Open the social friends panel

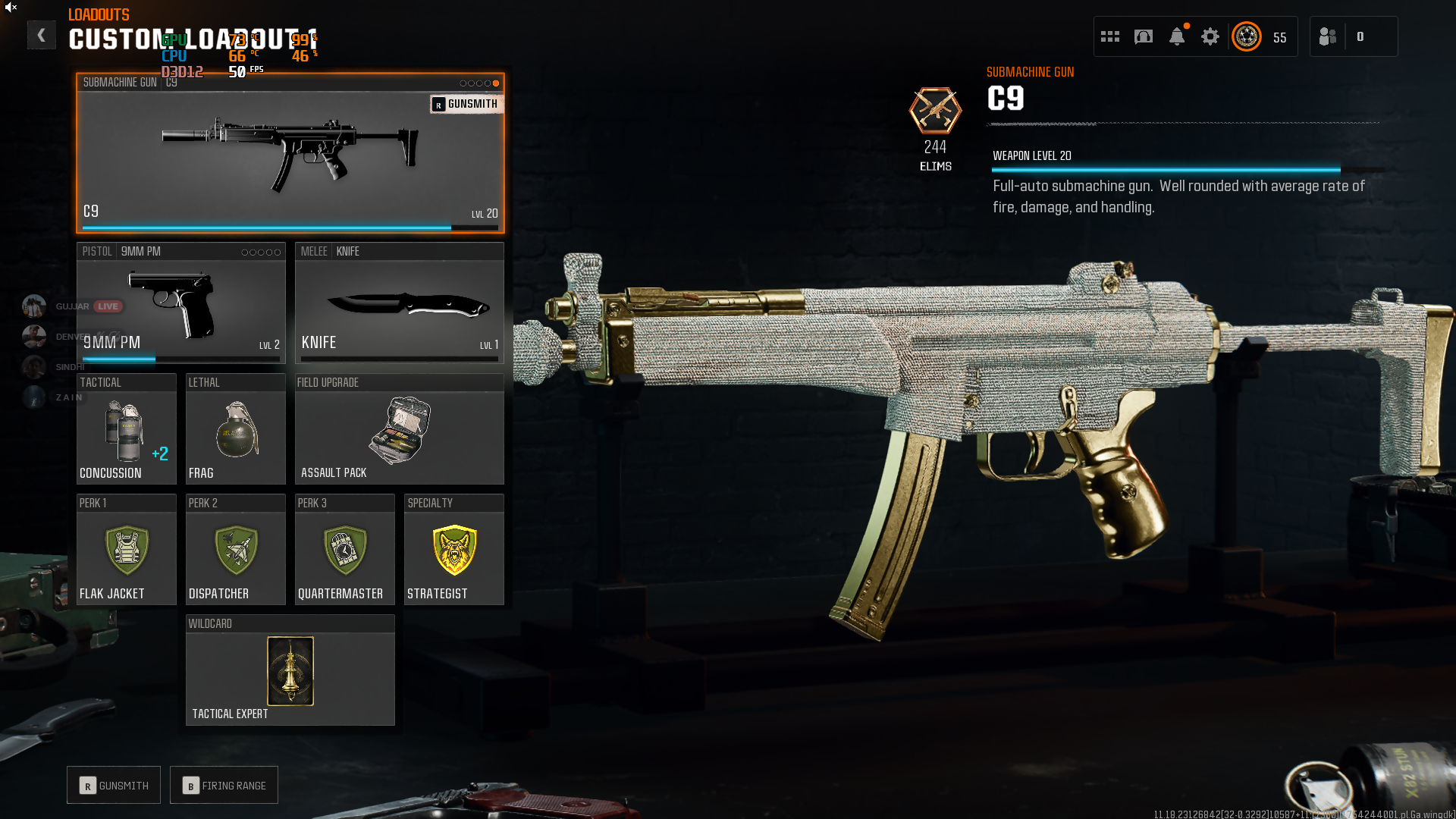pyautogui.click(x=1329, y=36)
